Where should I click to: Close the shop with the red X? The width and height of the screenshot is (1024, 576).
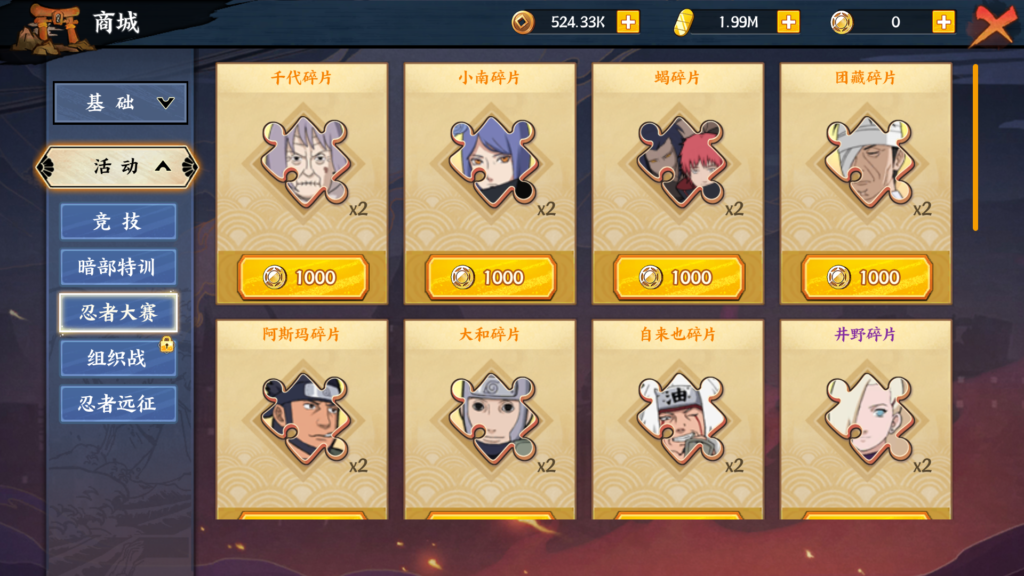(992, 25)
